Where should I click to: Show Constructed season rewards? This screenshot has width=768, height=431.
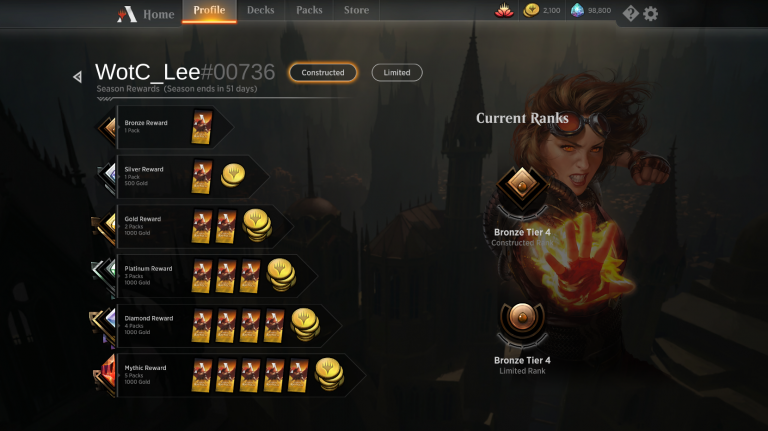(x=323, y=72)
